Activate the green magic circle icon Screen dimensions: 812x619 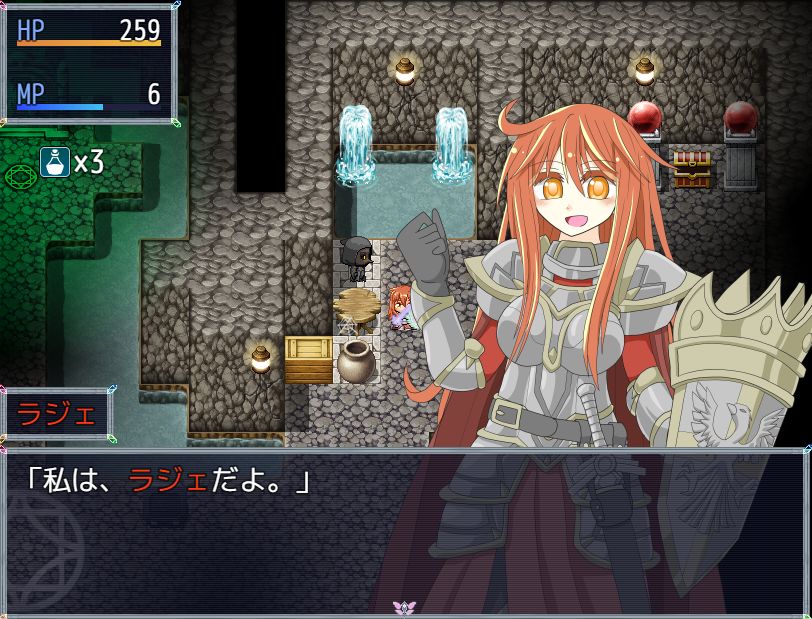coord(20,177)
